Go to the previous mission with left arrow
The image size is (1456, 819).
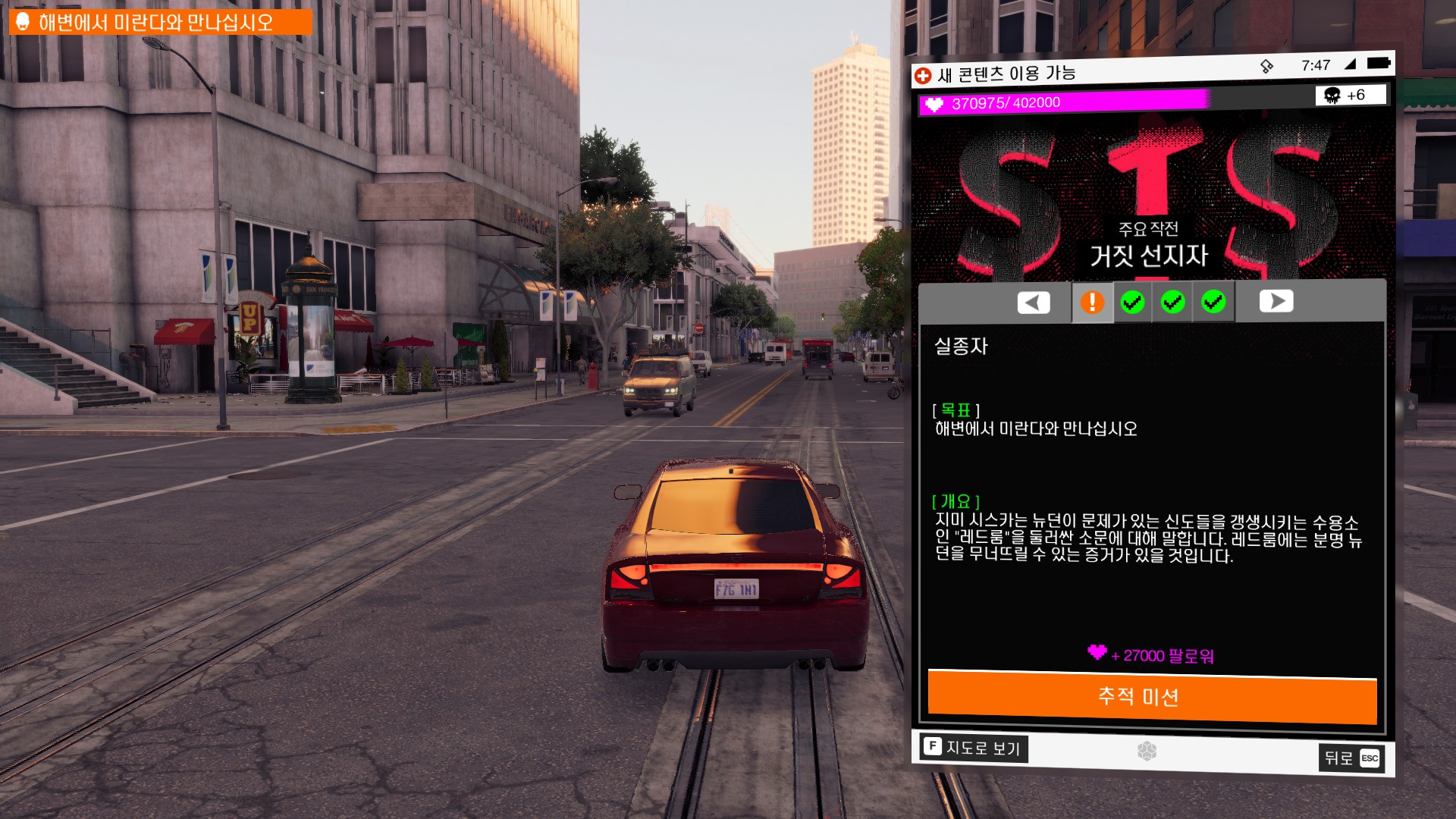[1034, 303]
